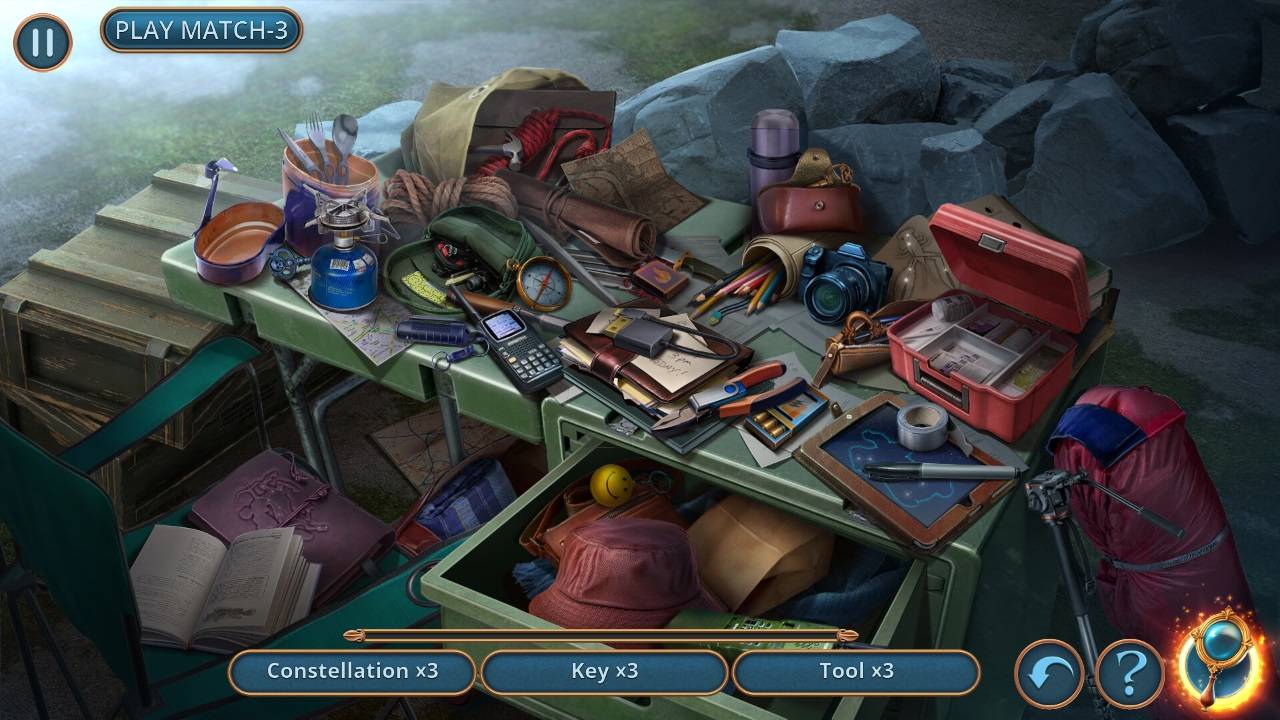This screenshot has width=1280, height=720.
Task: Click the curved arrow back button
Action: click(1049, 673)
